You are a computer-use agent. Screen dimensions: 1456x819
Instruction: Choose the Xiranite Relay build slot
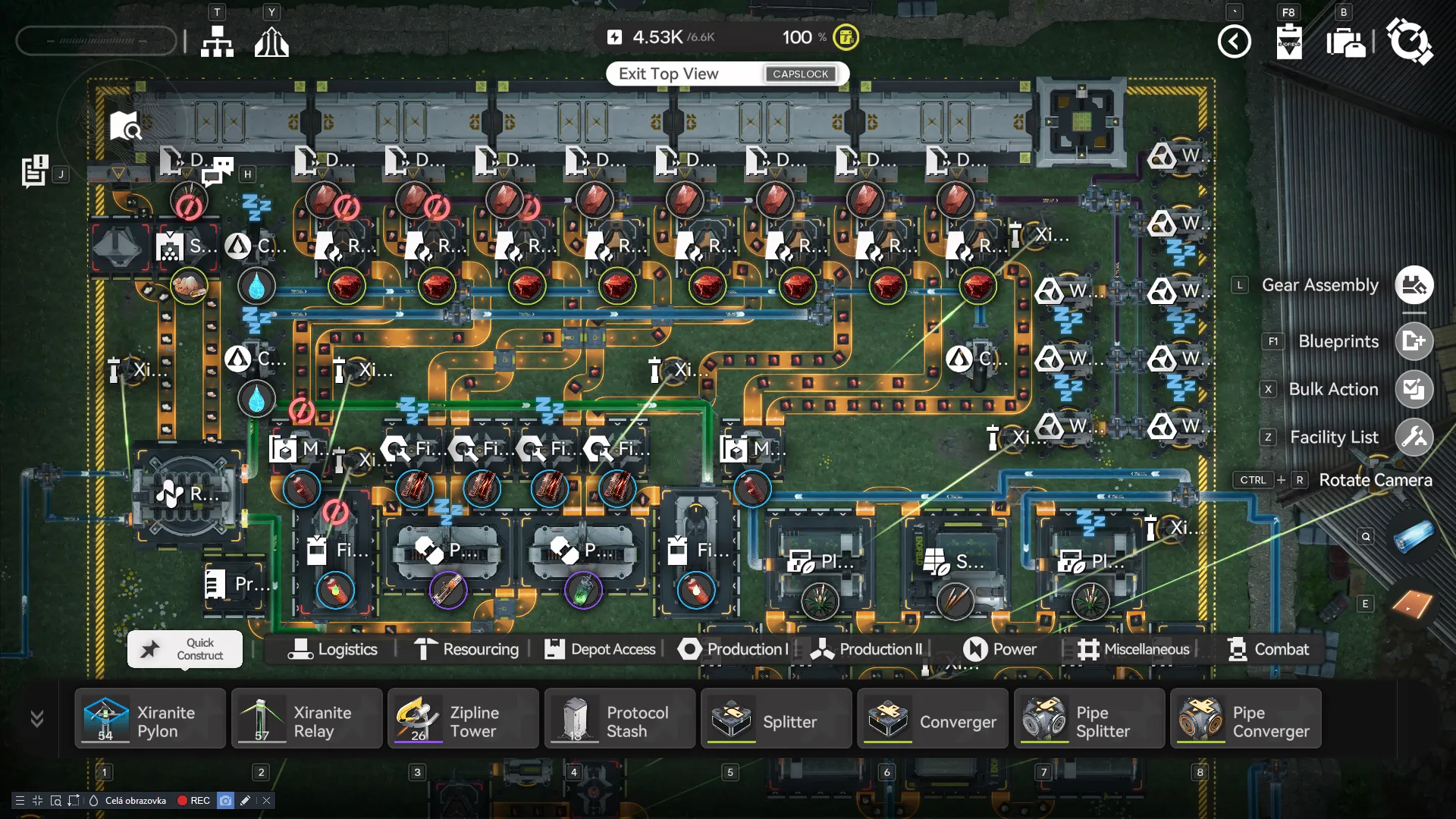tap(306, 719)
